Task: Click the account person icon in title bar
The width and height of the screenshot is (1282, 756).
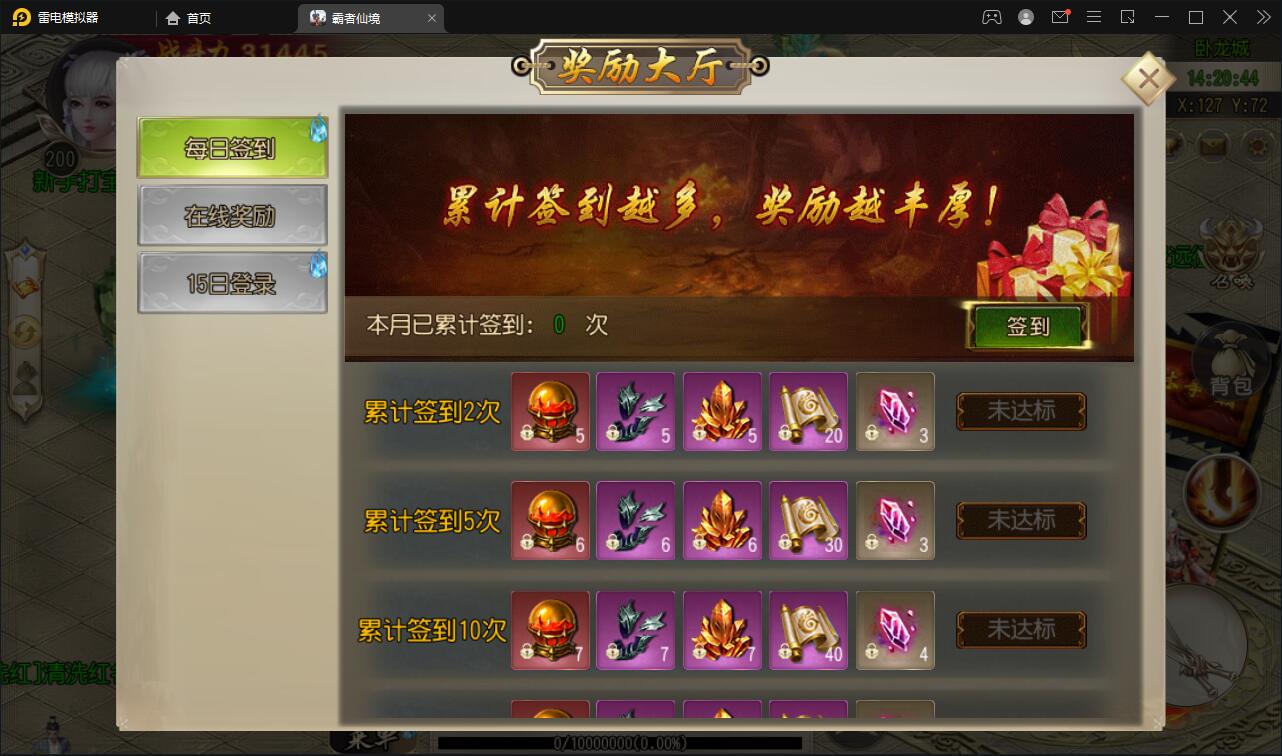Action: point(1025,16)
